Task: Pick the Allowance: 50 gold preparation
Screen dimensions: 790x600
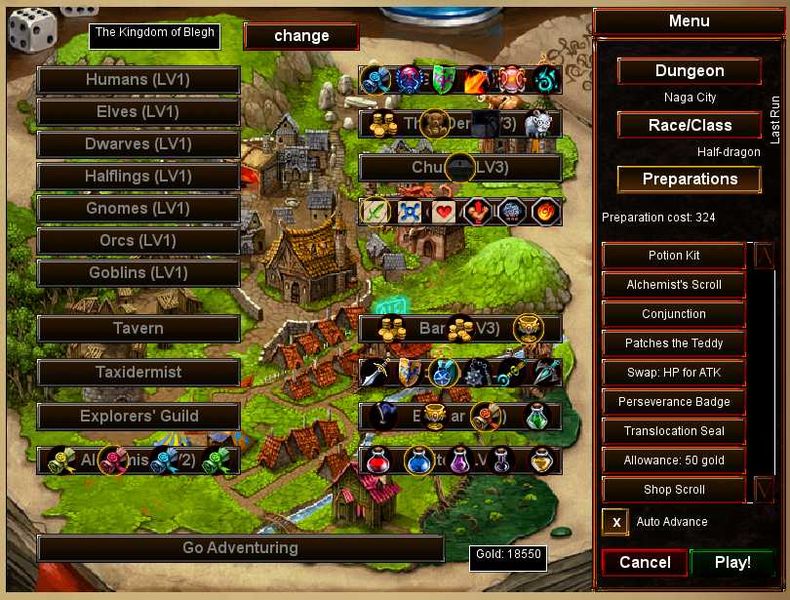Action: tap(673, 460)
